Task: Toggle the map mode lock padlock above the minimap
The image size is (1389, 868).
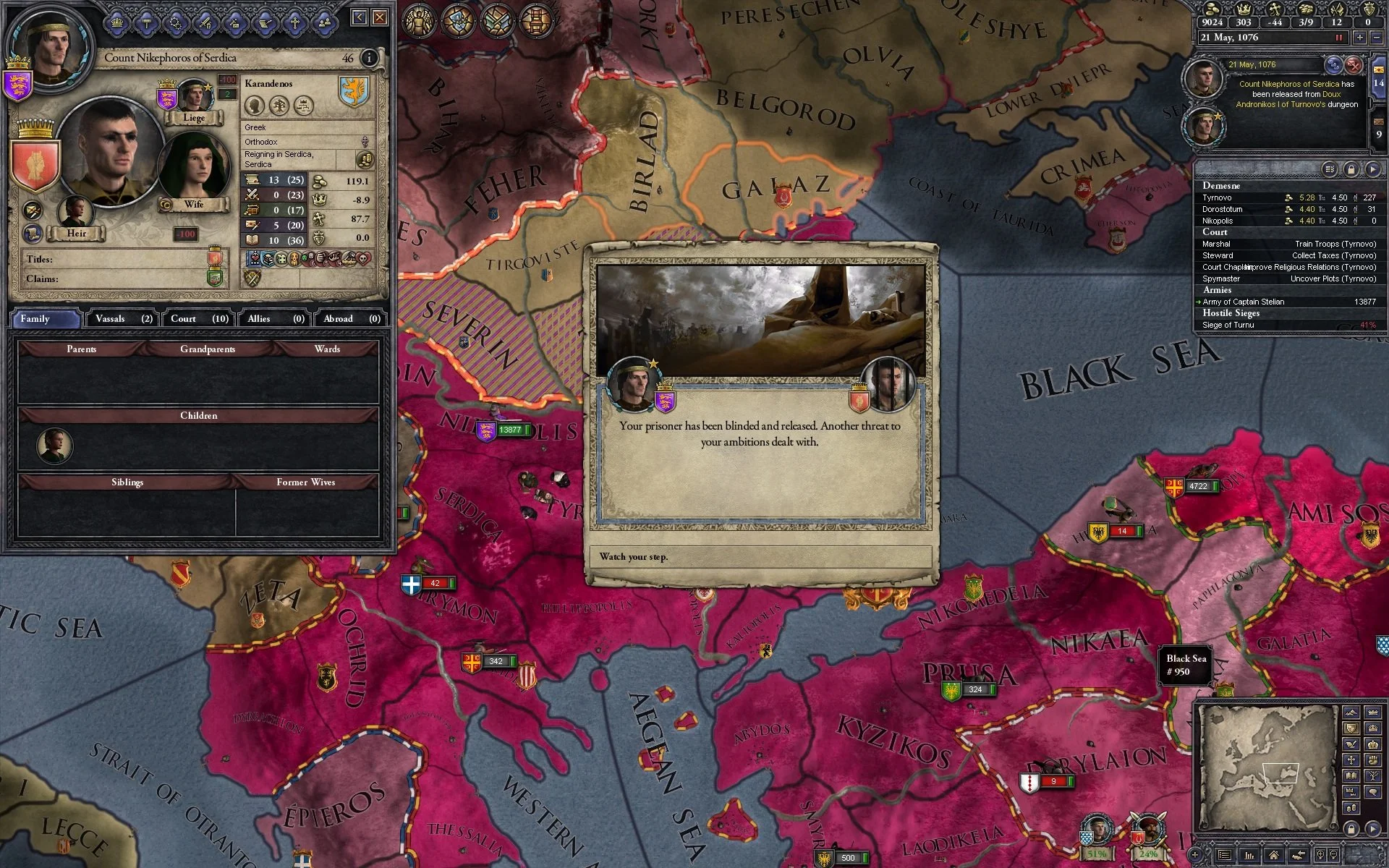Action: click(x=1351, y=830)
